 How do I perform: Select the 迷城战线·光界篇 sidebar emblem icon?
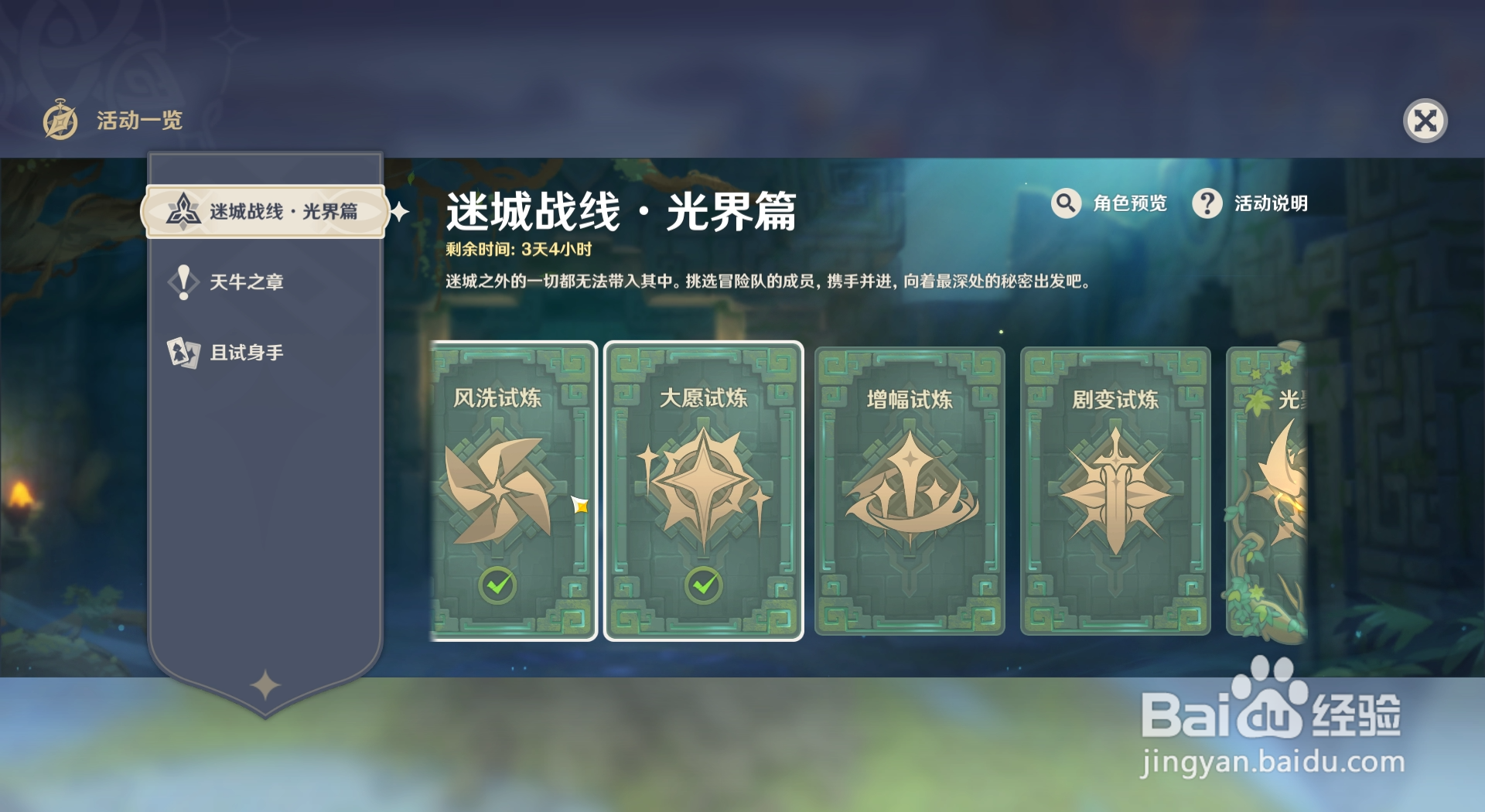pyautogui.click(x=183, y=211)
